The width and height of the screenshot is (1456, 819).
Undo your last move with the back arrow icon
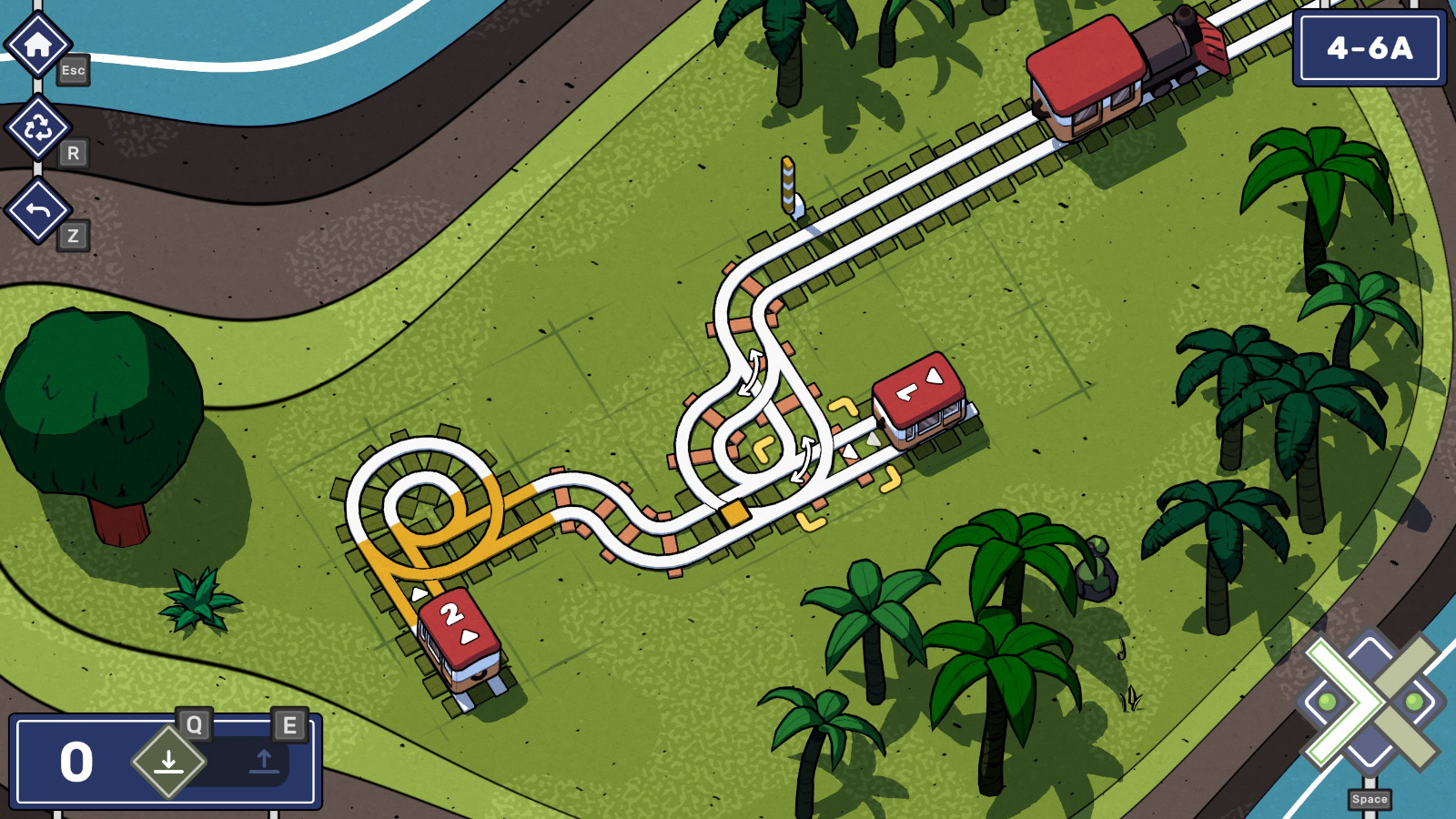pyautogui.click(x=38, y=211)
